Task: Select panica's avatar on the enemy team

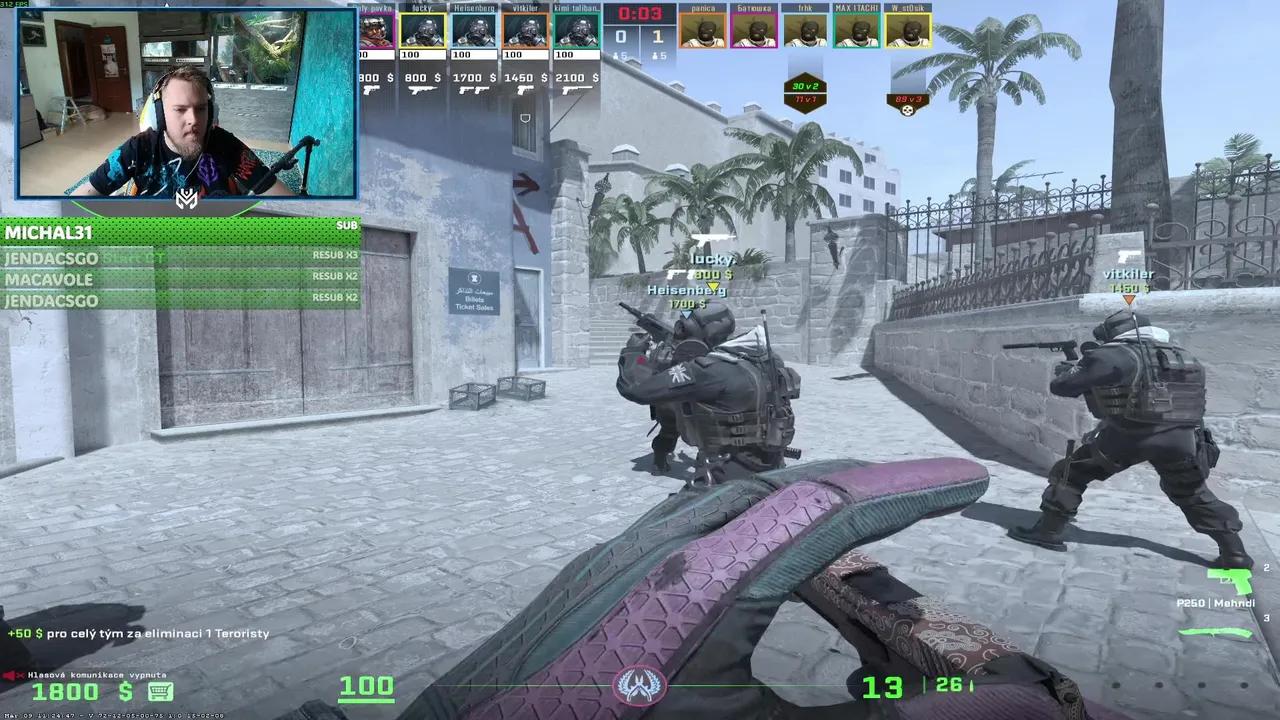Action: coord(702,30)
